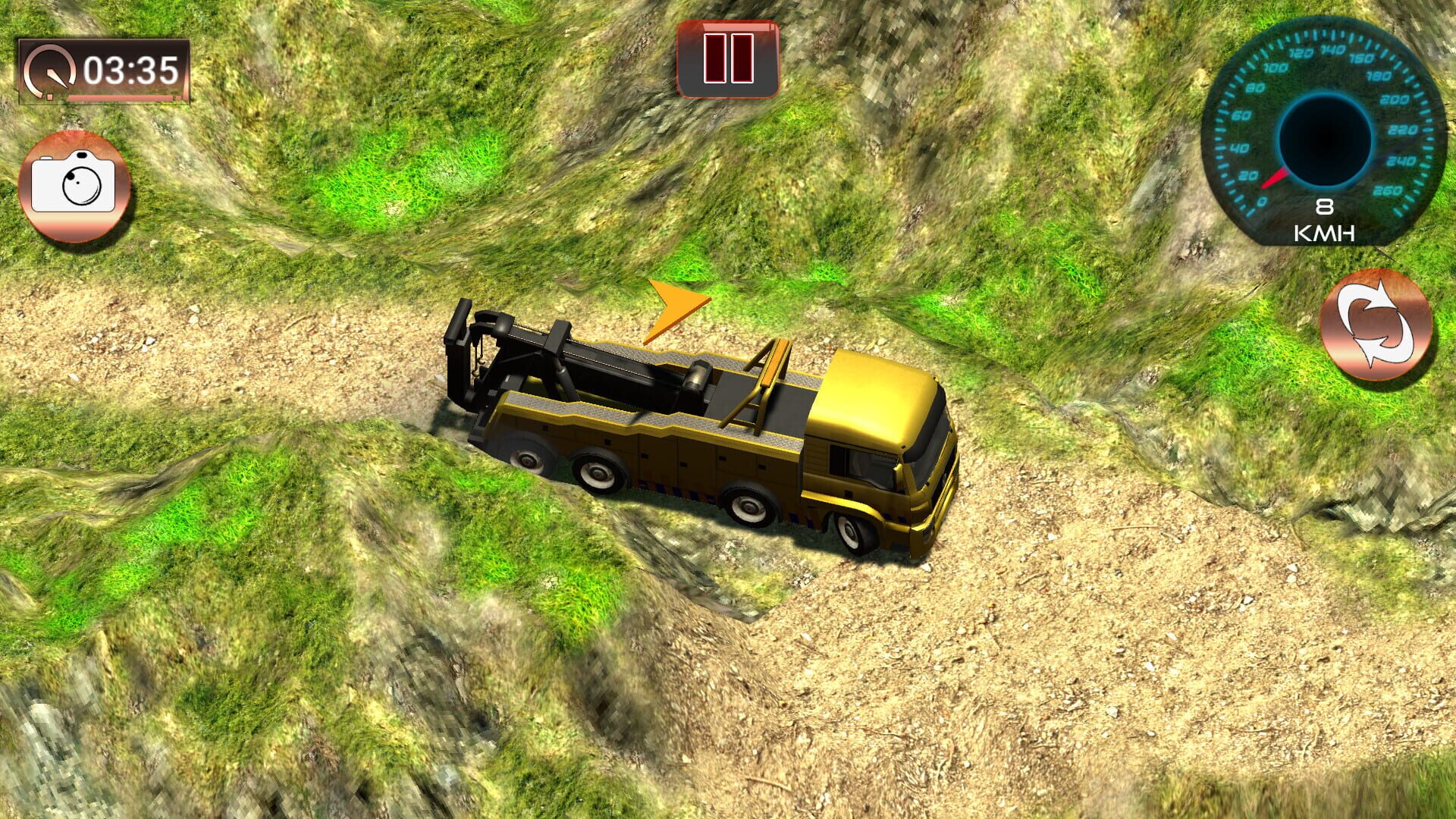Click the timer reading 03:35

coord(130,71)
